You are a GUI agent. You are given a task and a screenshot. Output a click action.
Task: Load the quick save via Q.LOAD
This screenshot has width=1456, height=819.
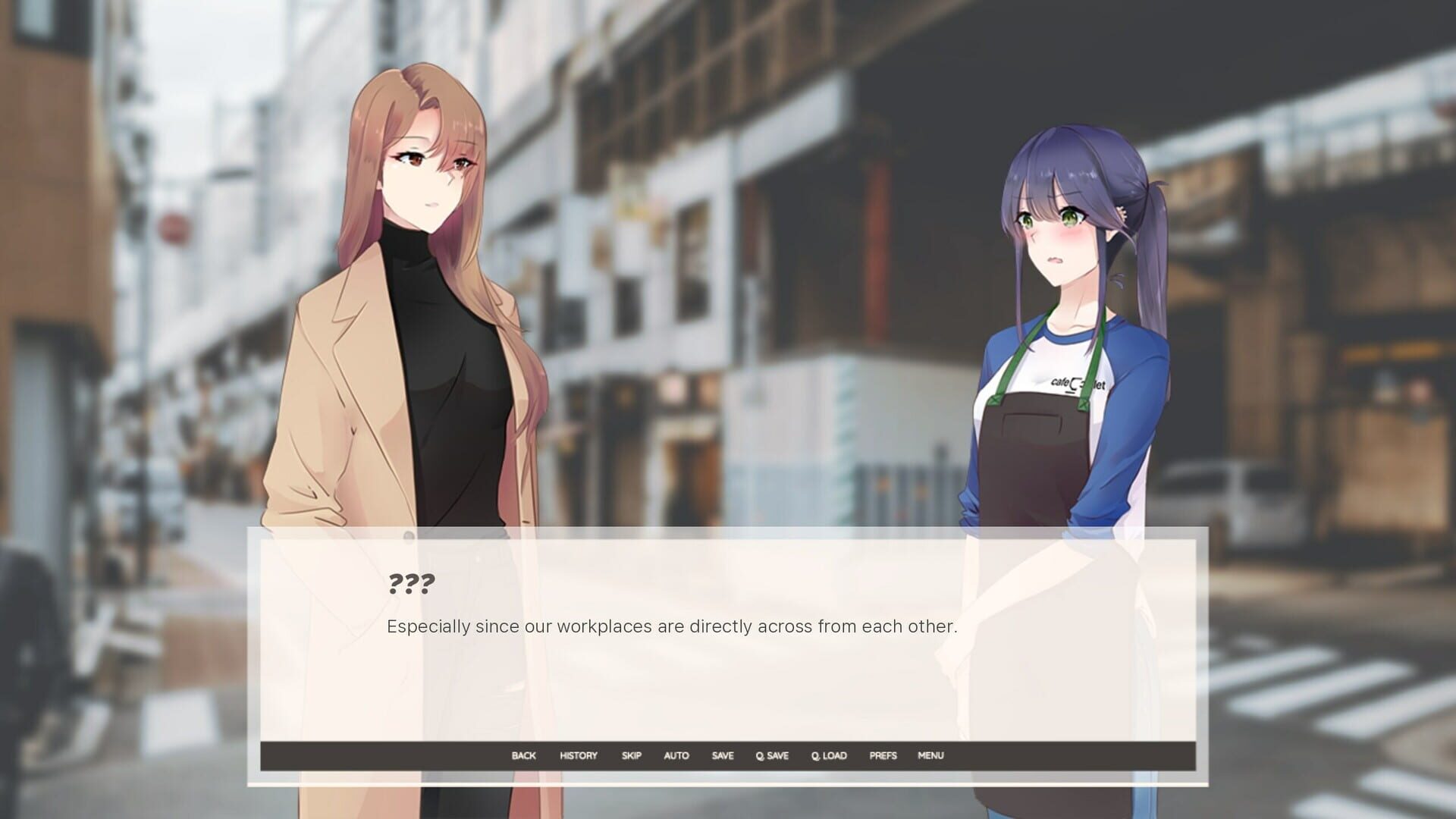(828, 755)
